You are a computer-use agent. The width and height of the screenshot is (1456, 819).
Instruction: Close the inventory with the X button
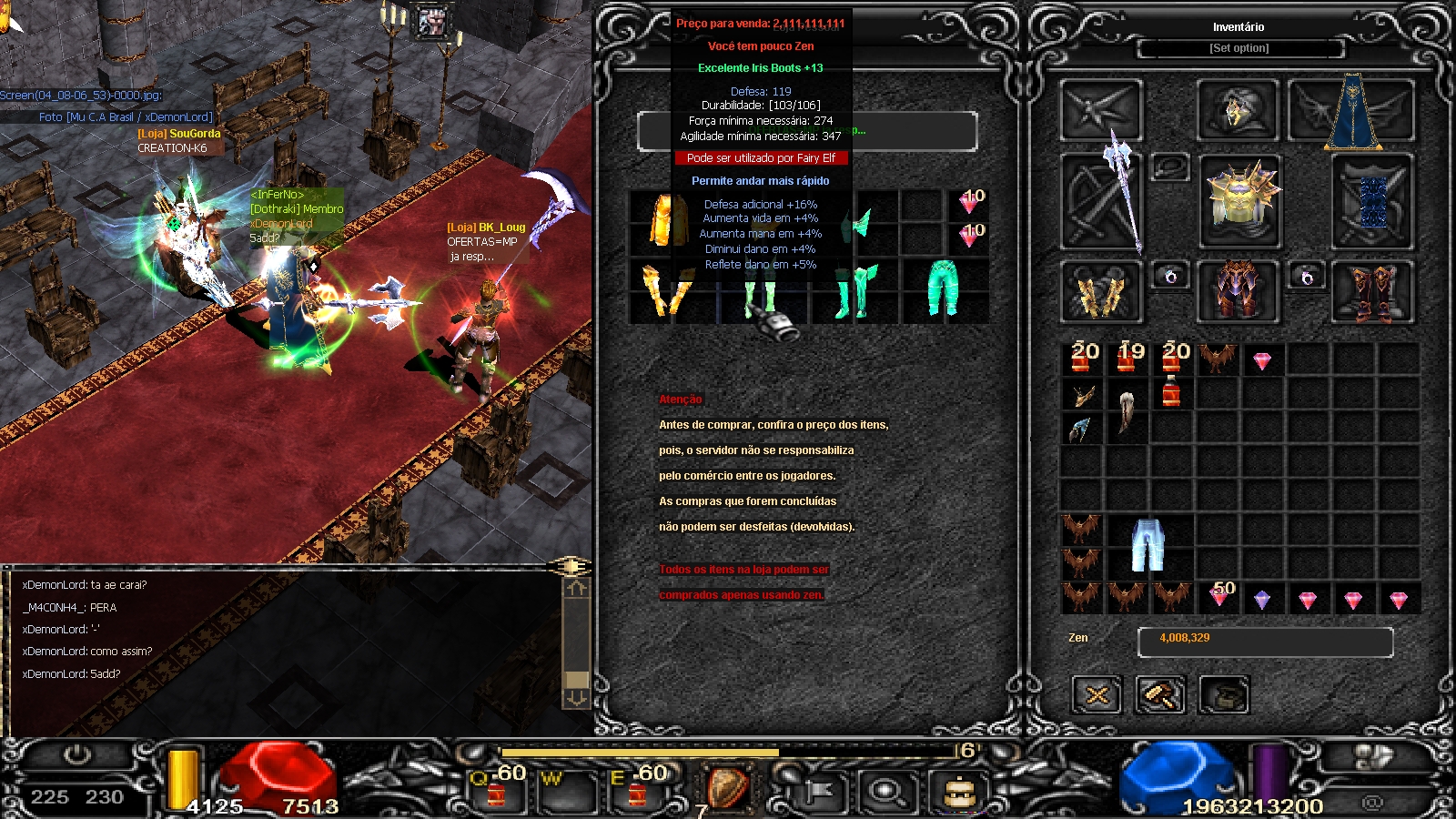[1097, 696]
